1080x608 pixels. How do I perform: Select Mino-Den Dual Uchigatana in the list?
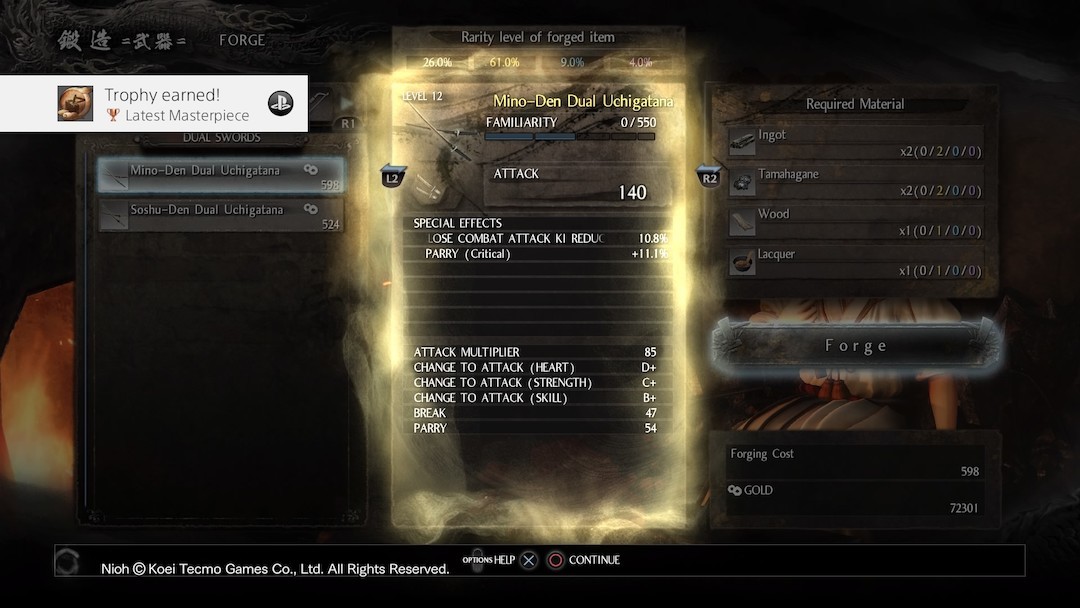[x=221, y=176]
